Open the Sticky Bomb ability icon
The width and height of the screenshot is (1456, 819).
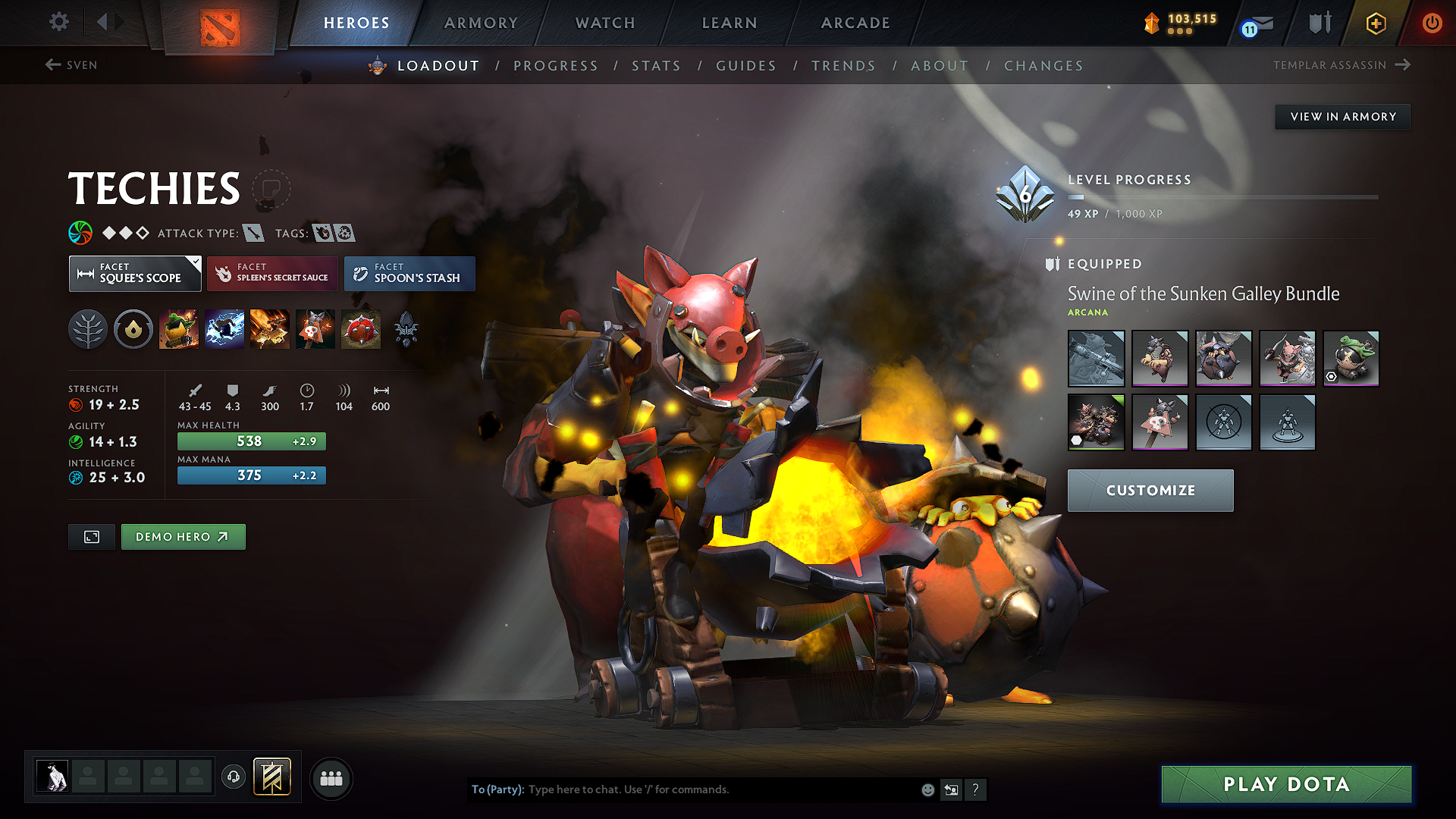(x=180, y=328)
